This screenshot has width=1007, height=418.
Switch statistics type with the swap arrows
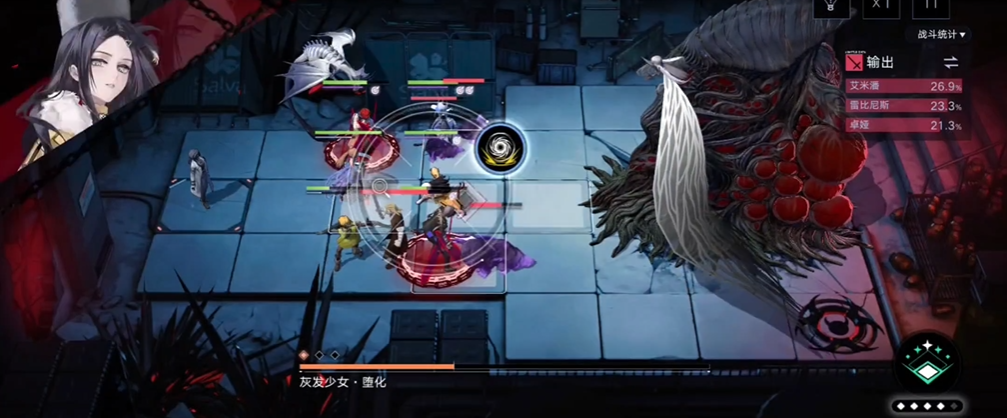(x=950, y=62)
